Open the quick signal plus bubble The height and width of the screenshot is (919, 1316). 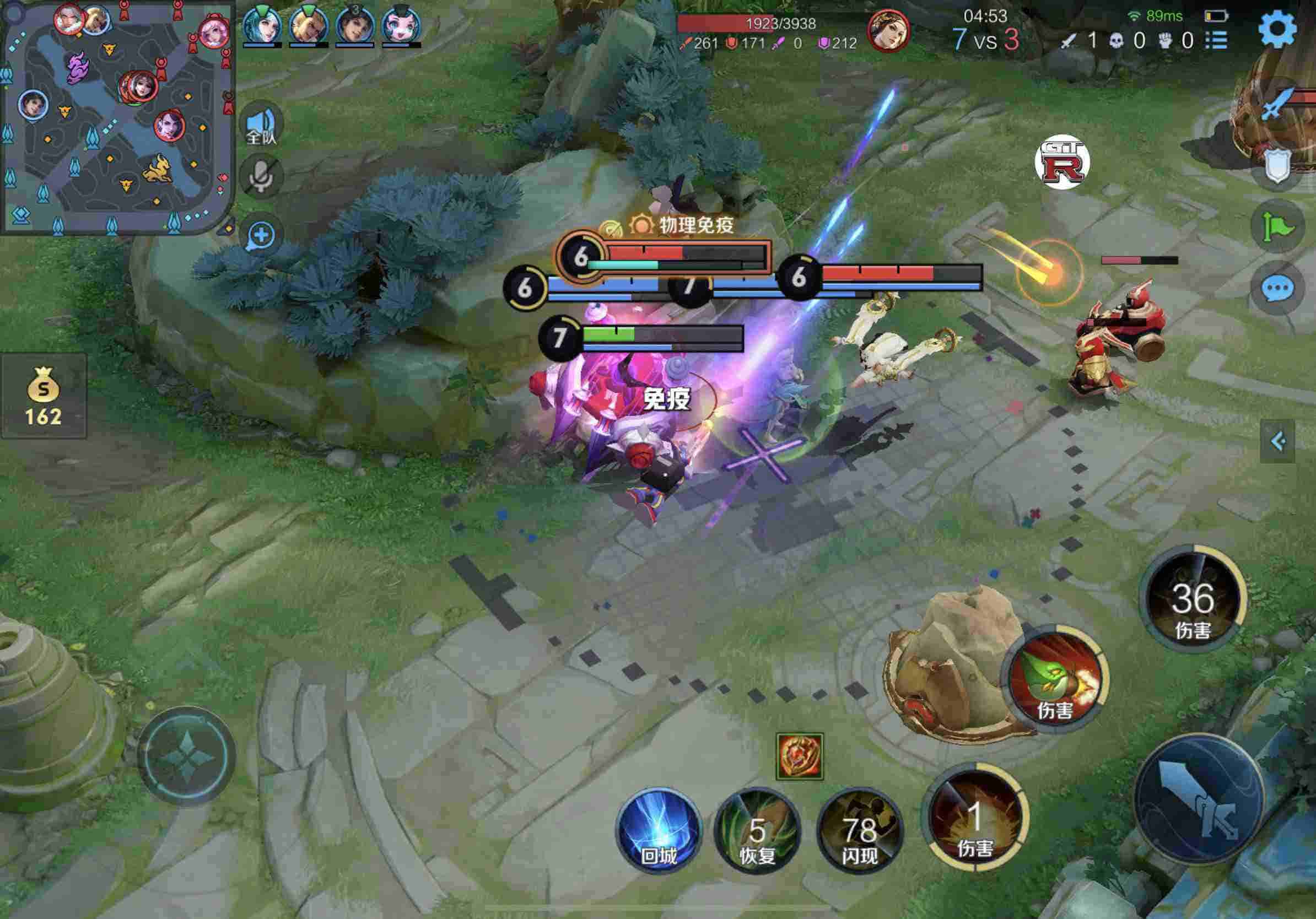tap(262, 235)
